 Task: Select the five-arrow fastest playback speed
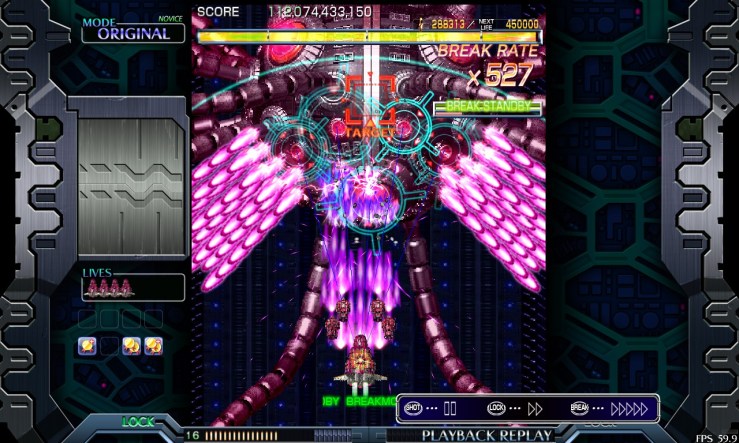630,408
